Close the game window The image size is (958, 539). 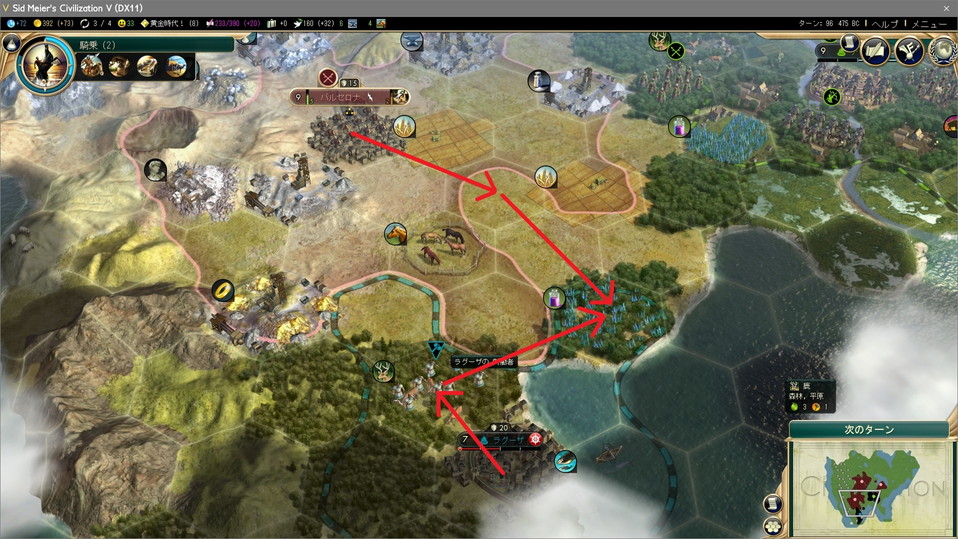(945, 7)
